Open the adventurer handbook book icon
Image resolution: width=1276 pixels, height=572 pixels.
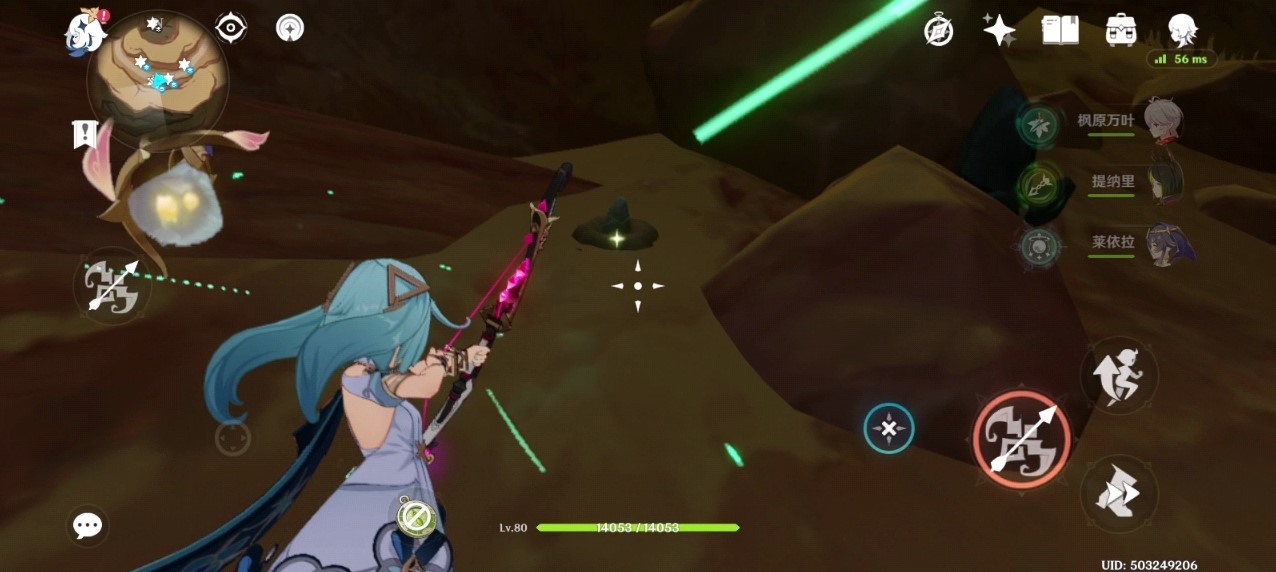pos(1060,30)
